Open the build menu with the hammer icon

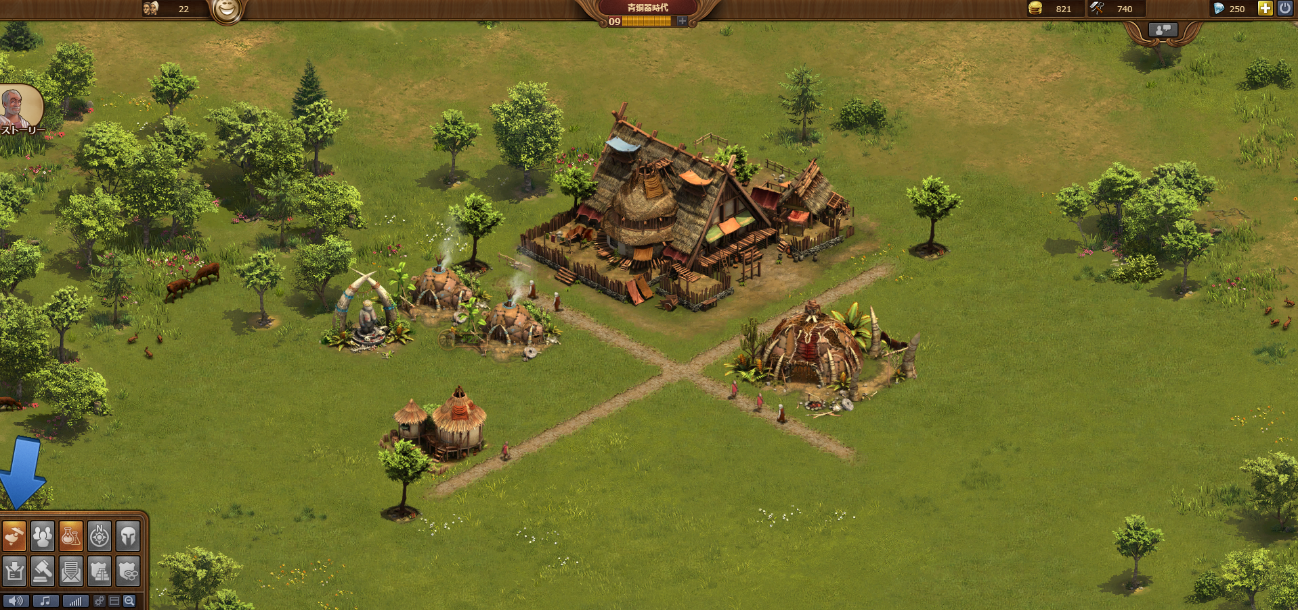point(14,537)
